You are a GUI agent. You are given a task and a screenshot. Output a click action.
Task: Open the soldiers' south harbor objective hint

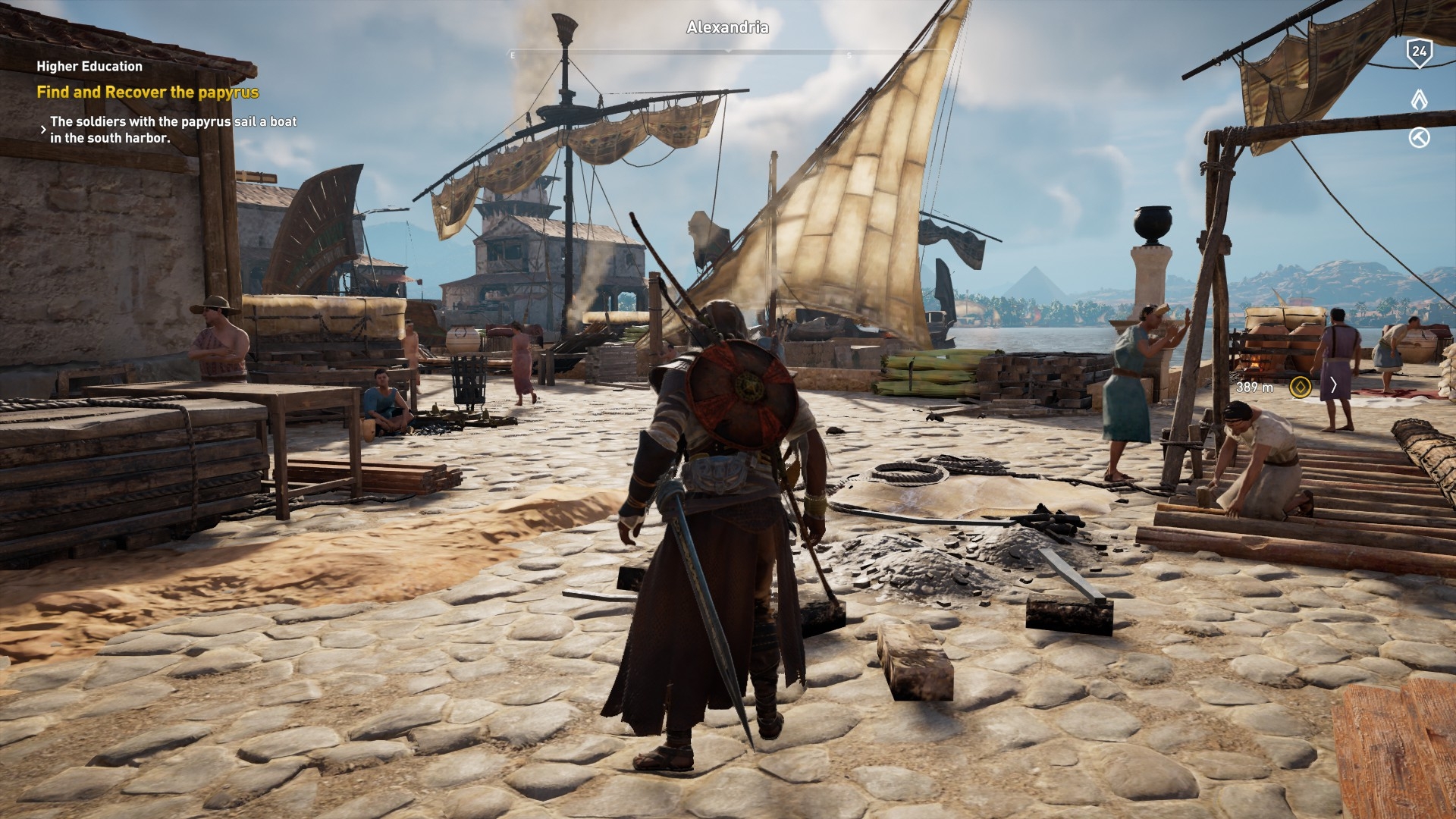(173, 130)
